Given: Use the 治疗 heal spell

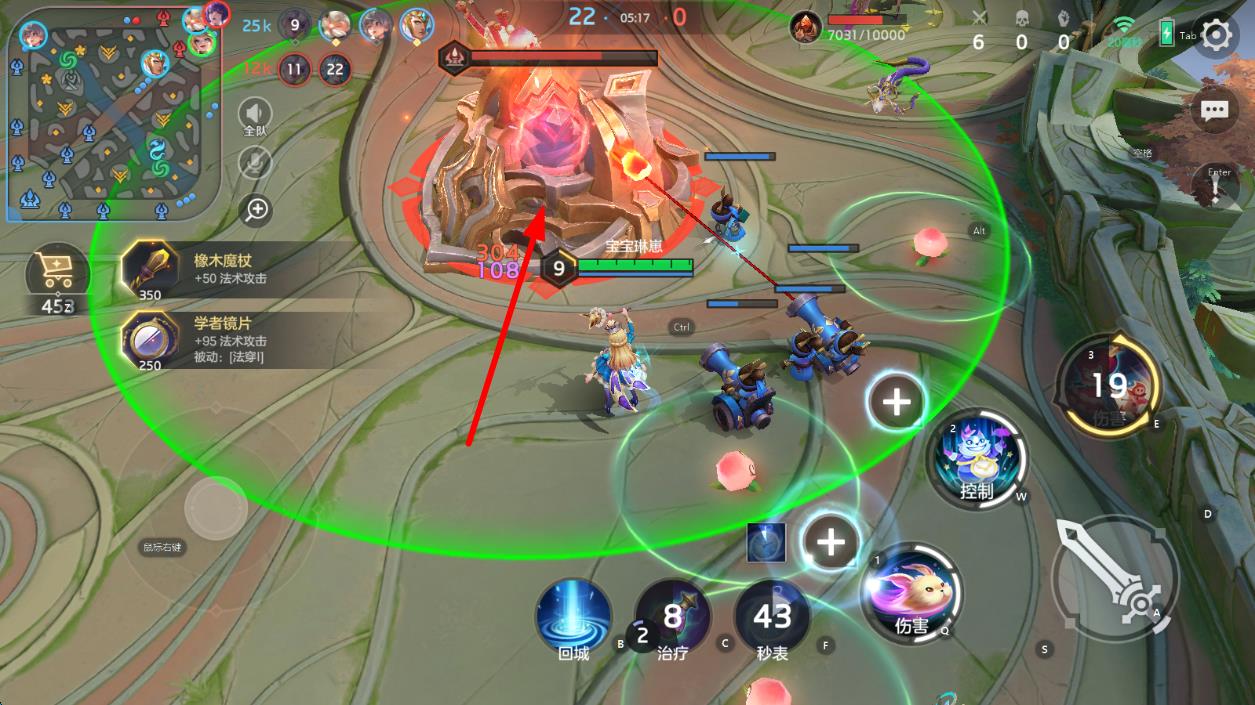Looking at the screenshot, I should tap(673, 617).
